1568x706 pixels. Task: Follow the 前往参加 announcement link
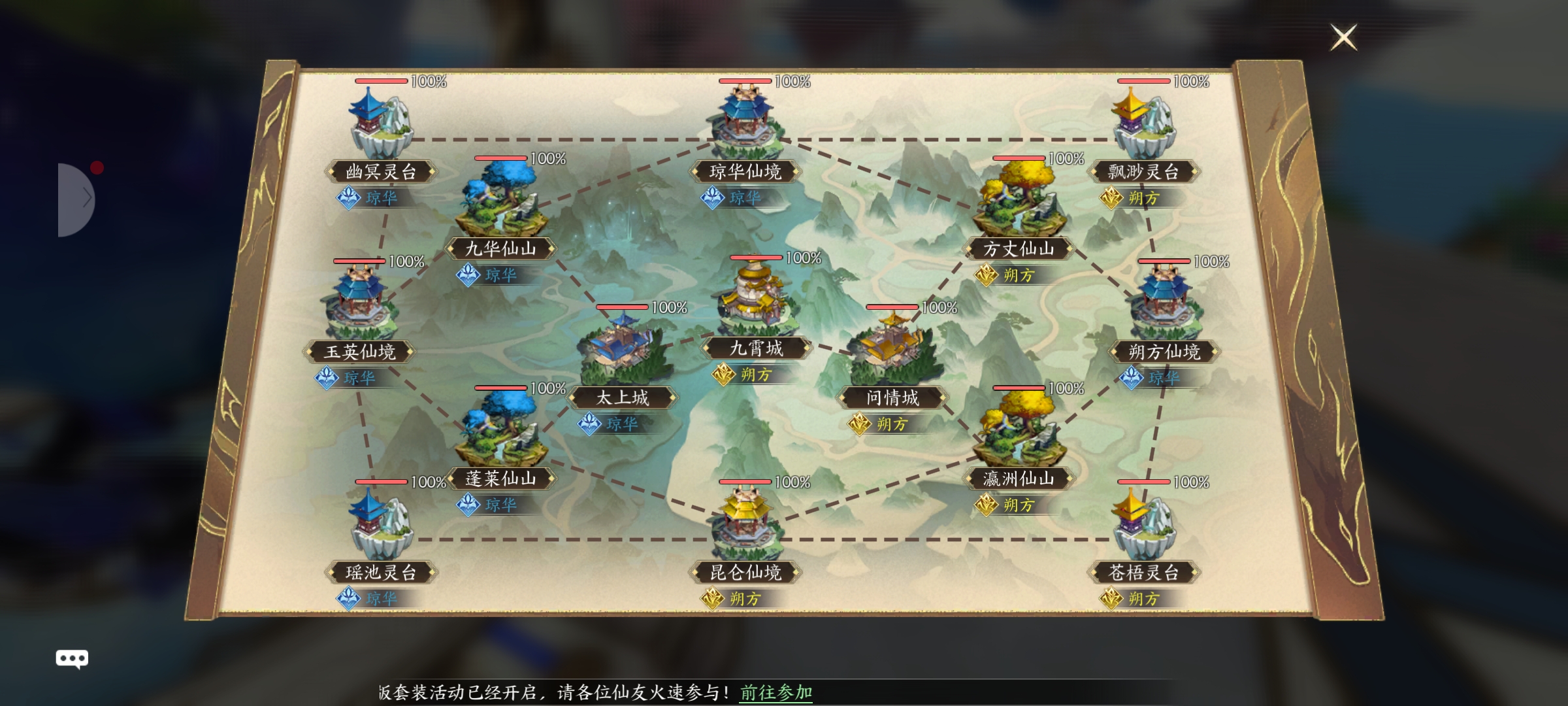776,692
